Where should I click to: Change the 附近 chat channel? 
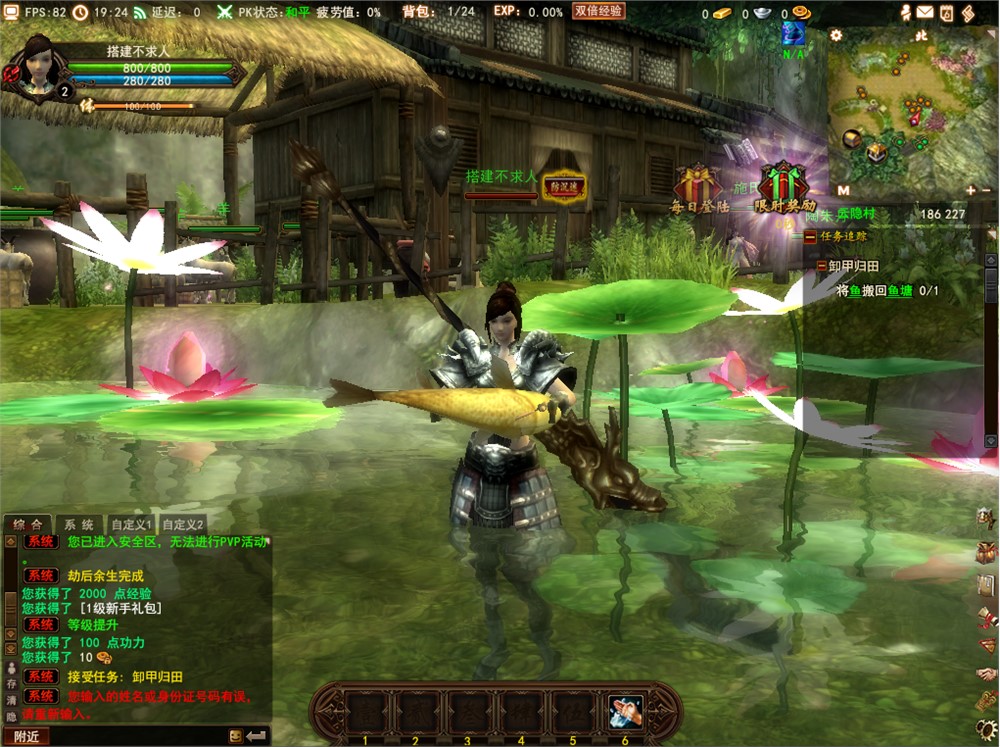27,737
